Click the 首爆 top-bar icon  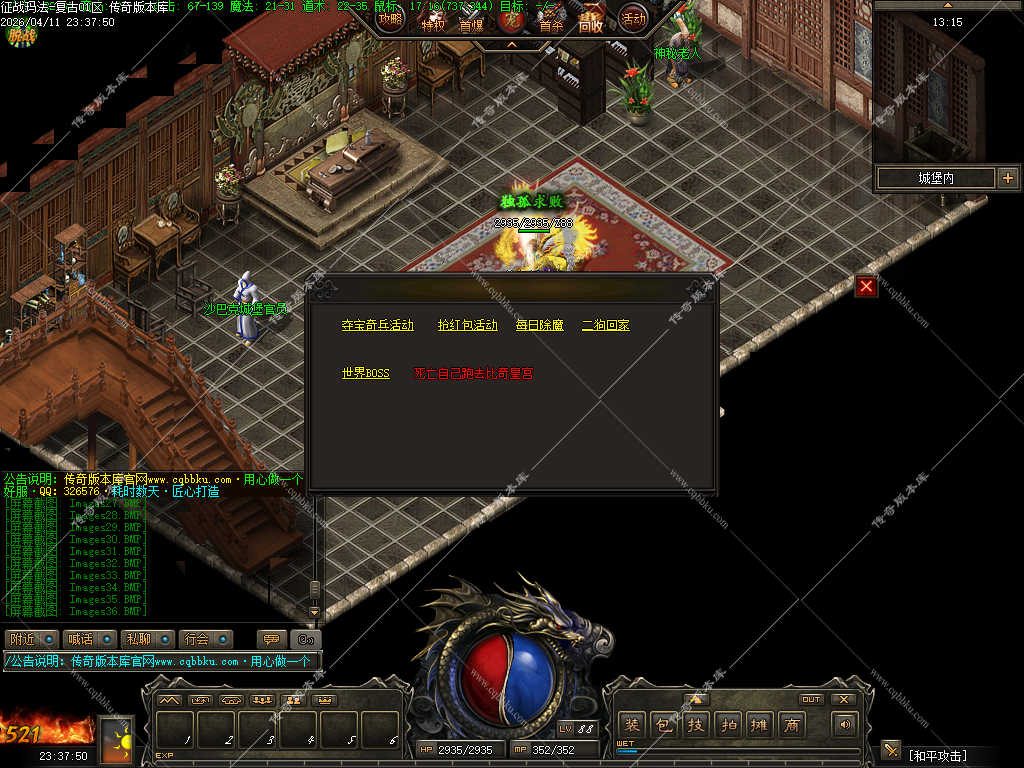pyautogui.click(x=471, y=22)
